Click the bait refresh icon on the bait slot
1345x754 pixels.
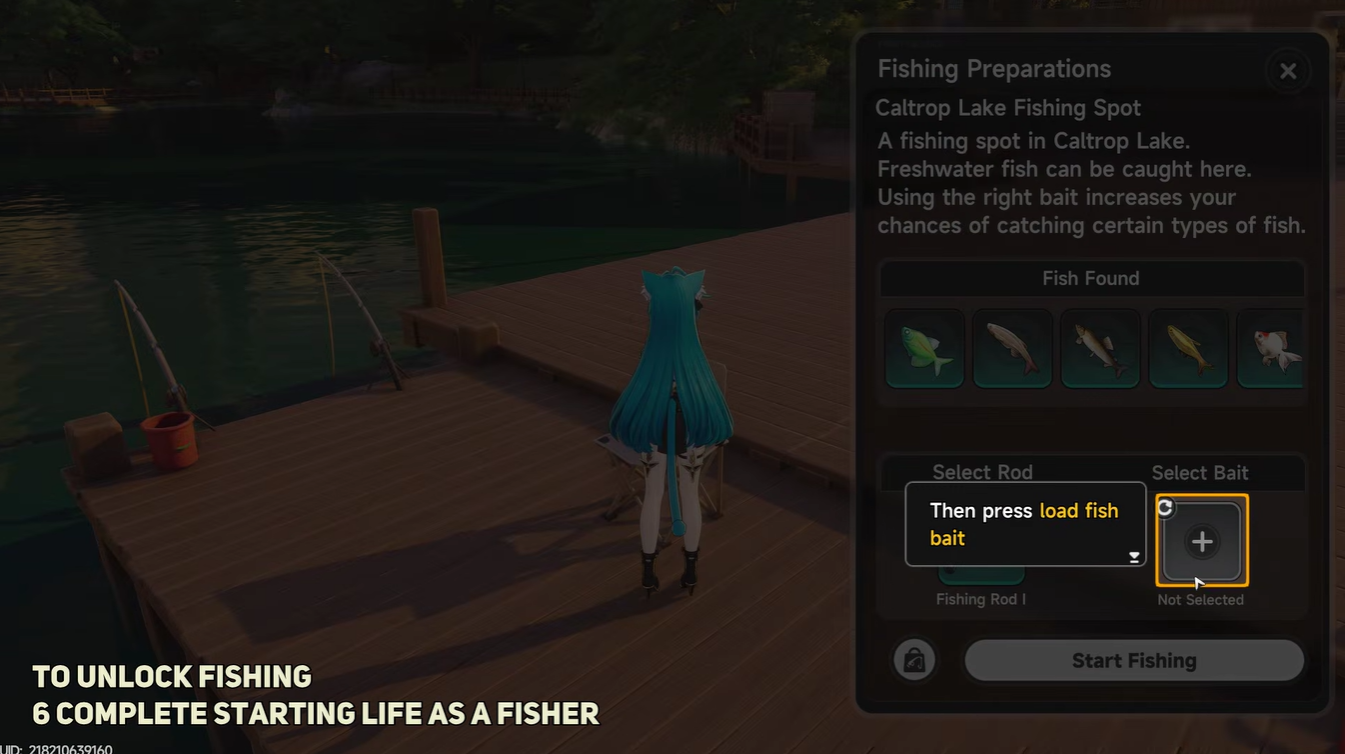pyautogui.click(x=1165, y=507)
